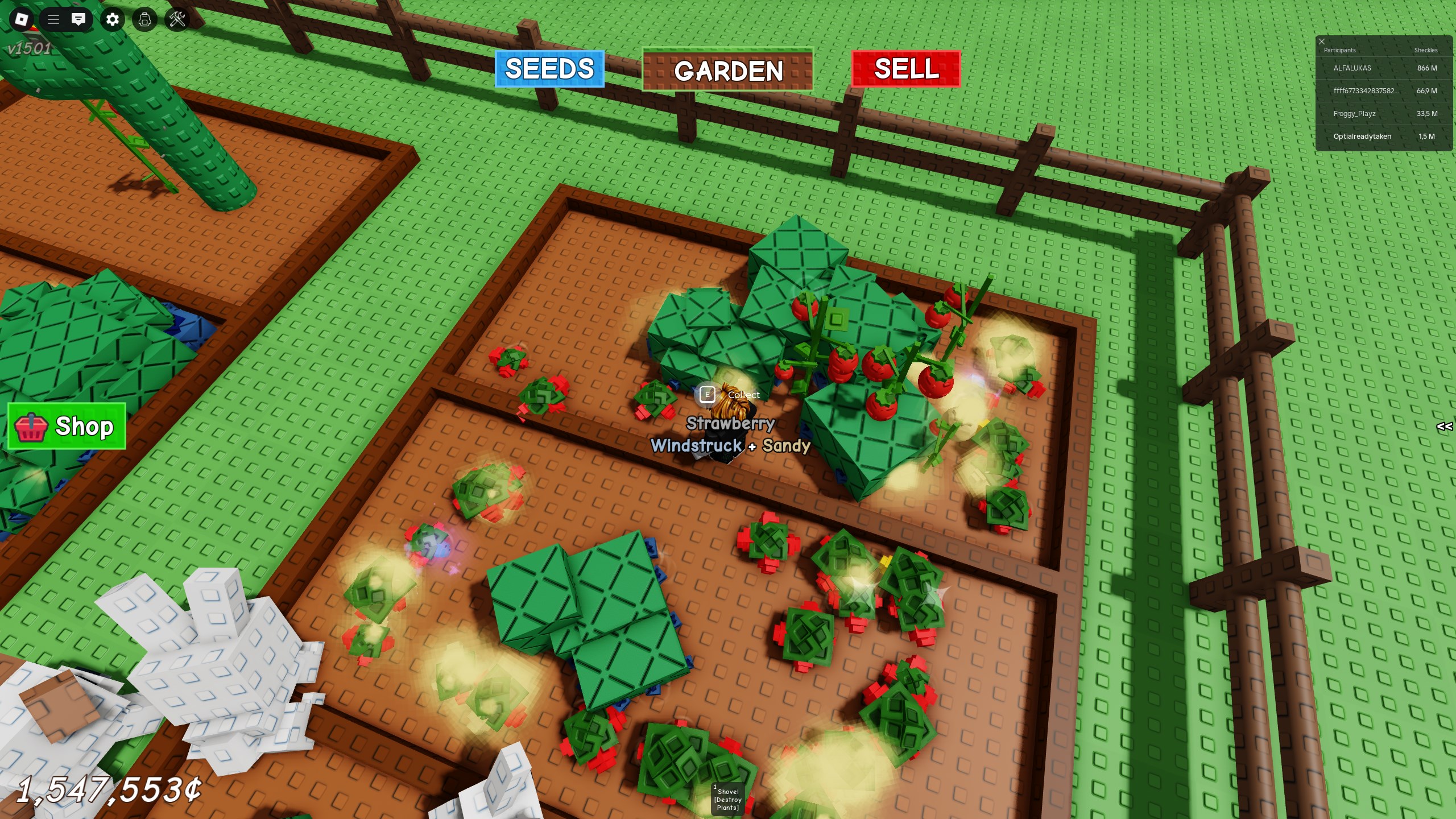Toggle the chat bubble icon
Image resolution: width=1456 pixels, height=819 pixels.
[80, 19]
